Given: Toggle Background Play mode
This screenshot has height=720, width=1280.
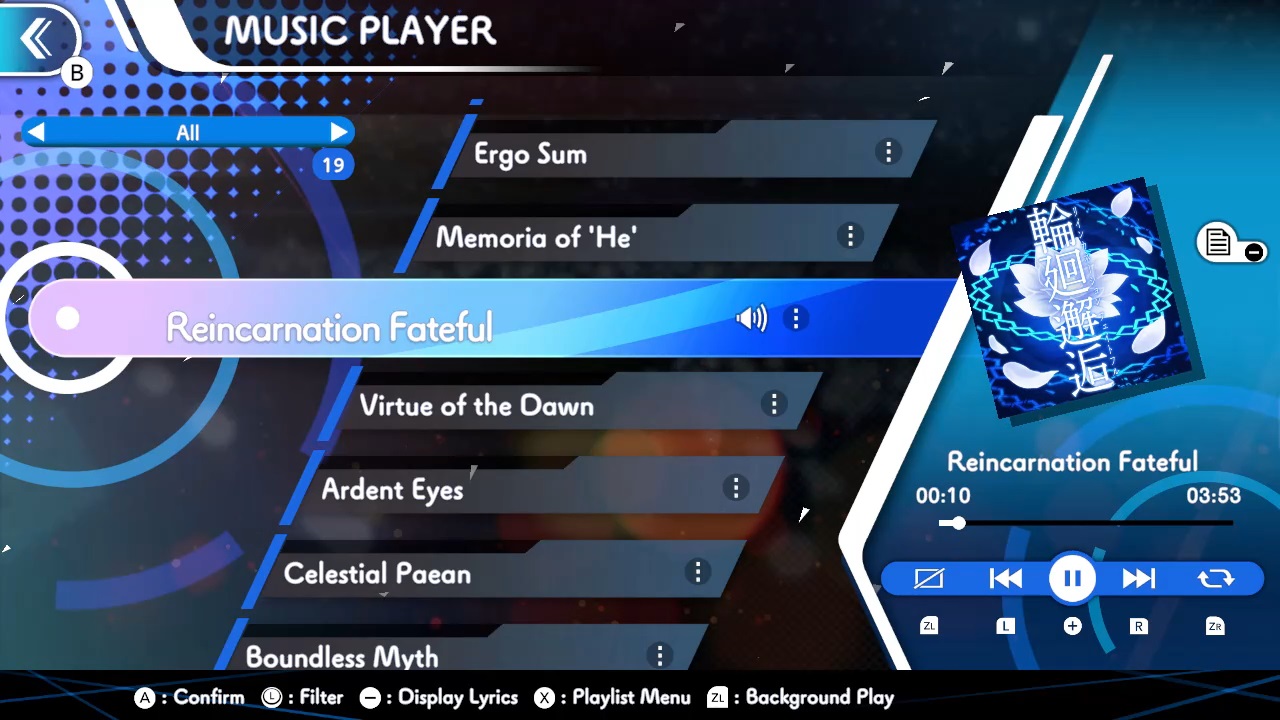Looking at the screenshot, I should [820, 697].
